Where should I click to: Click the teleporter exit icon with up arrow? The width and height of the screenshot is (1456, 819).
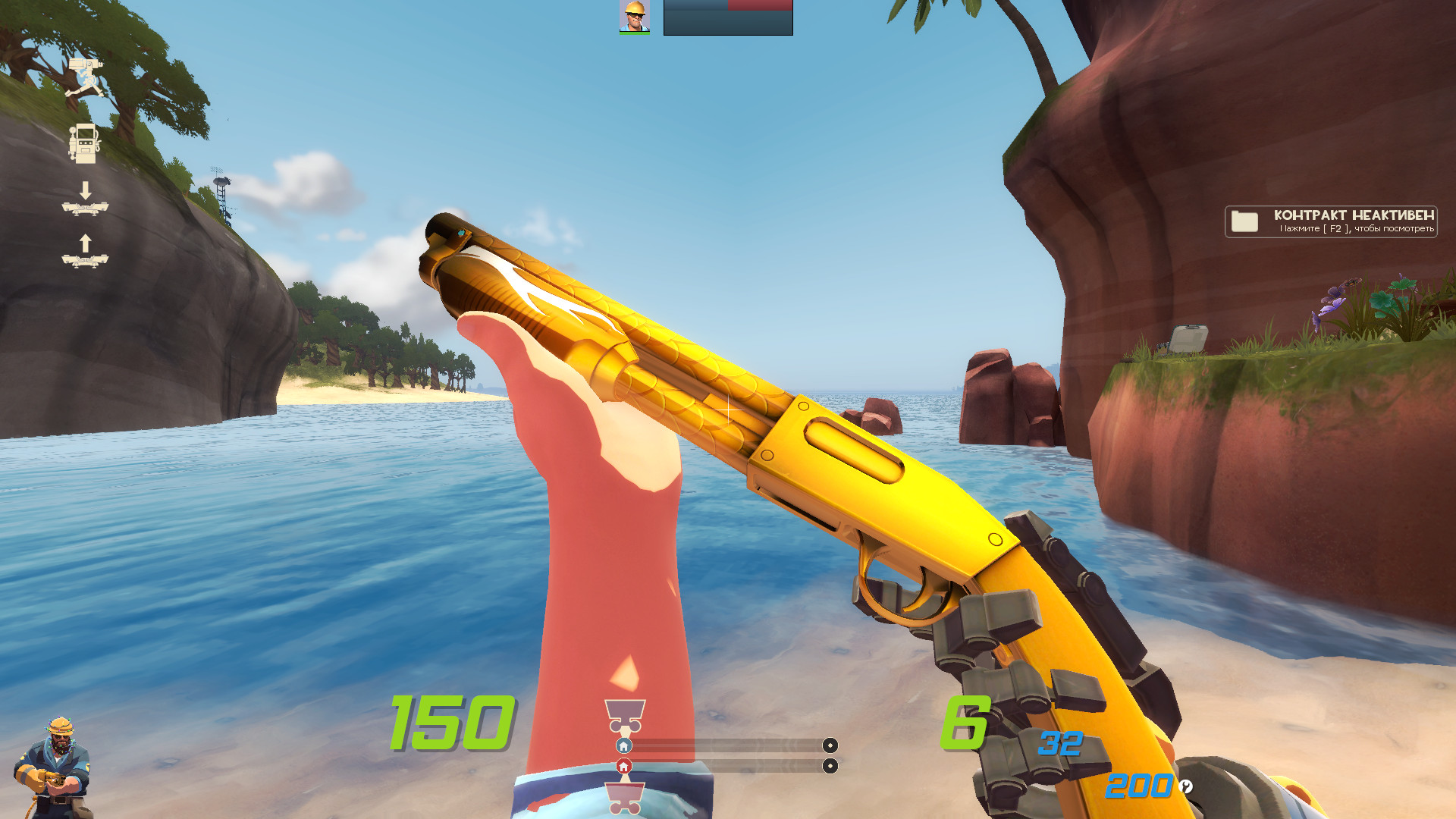(x=86, y=257)
